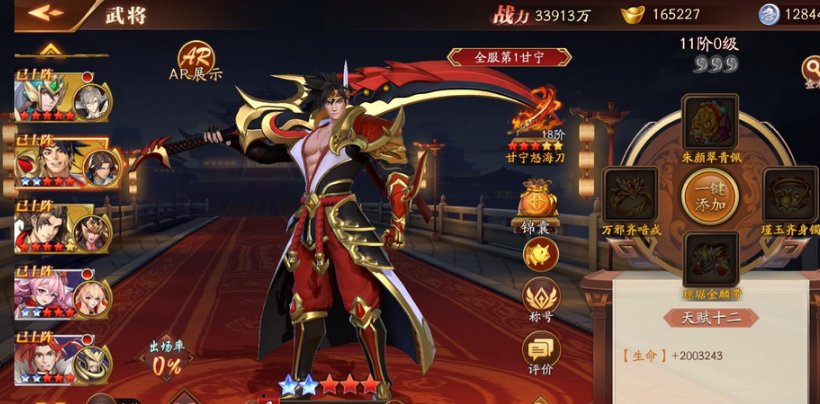
Task: Select the 万邪齐啃威 equipment slot
Action: click(631, 196)
